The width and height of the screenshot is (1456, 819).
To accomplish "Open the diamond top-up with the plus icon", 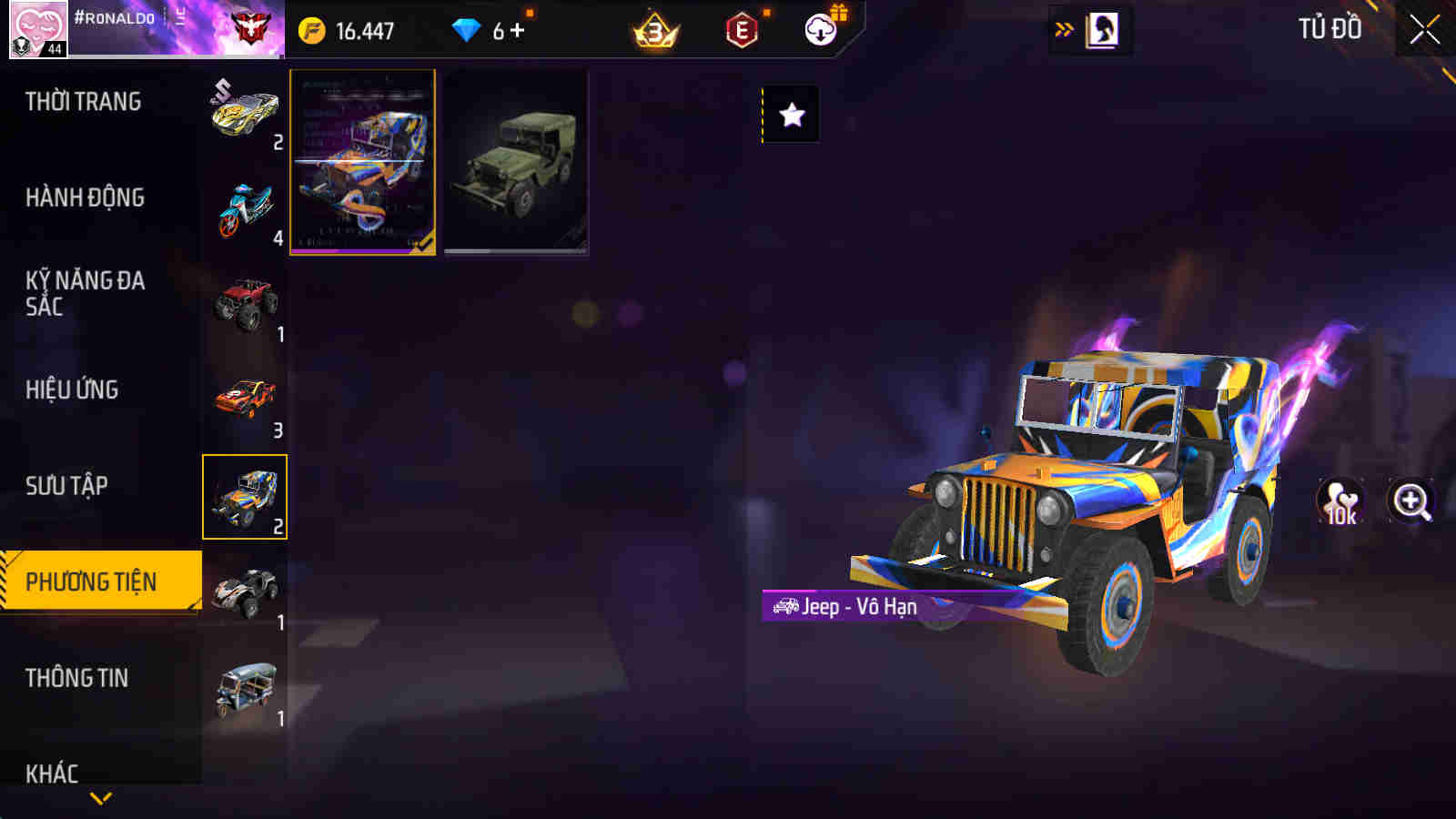I will click(x=517, y=28).
